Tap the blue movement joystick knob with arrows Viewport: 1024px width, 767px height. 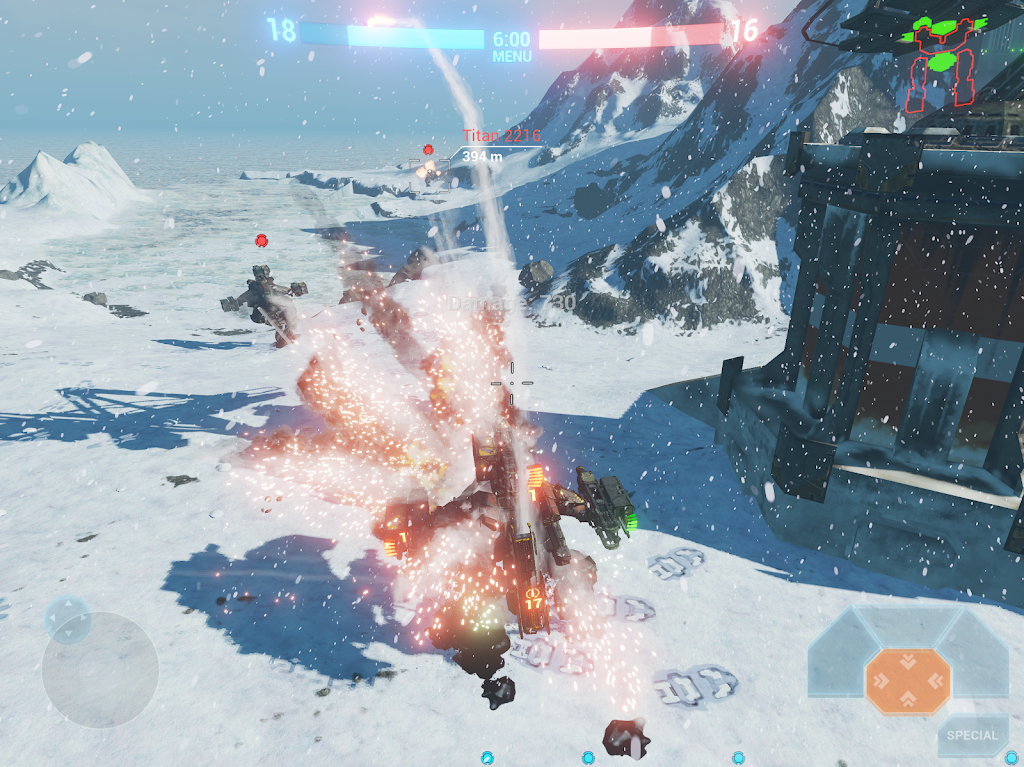68,620
